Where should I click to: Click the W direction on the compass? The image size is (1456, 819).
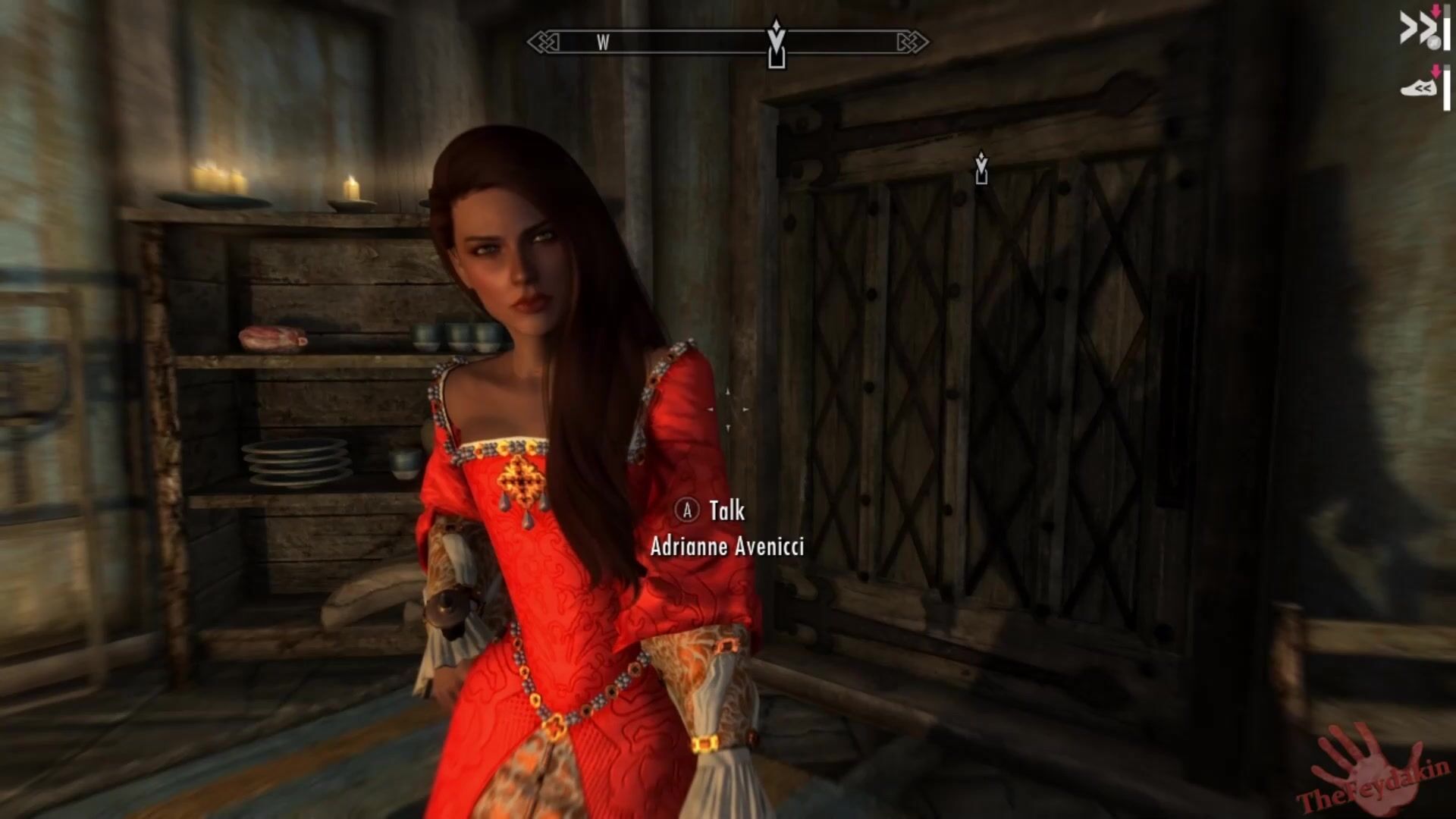tap(603, 43)
